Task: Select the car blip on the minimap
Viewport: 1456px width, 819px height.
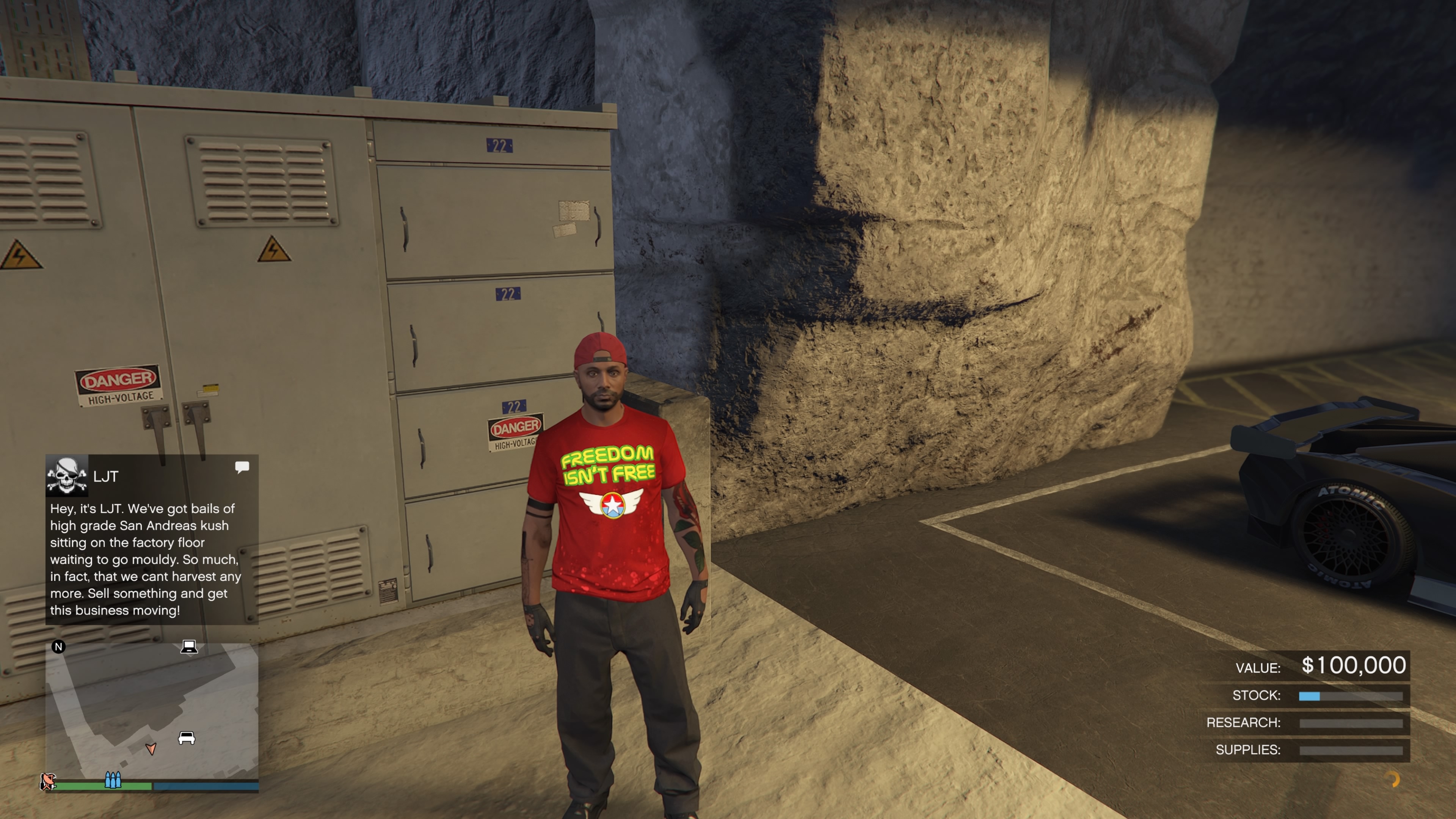Action: [187, 737]
